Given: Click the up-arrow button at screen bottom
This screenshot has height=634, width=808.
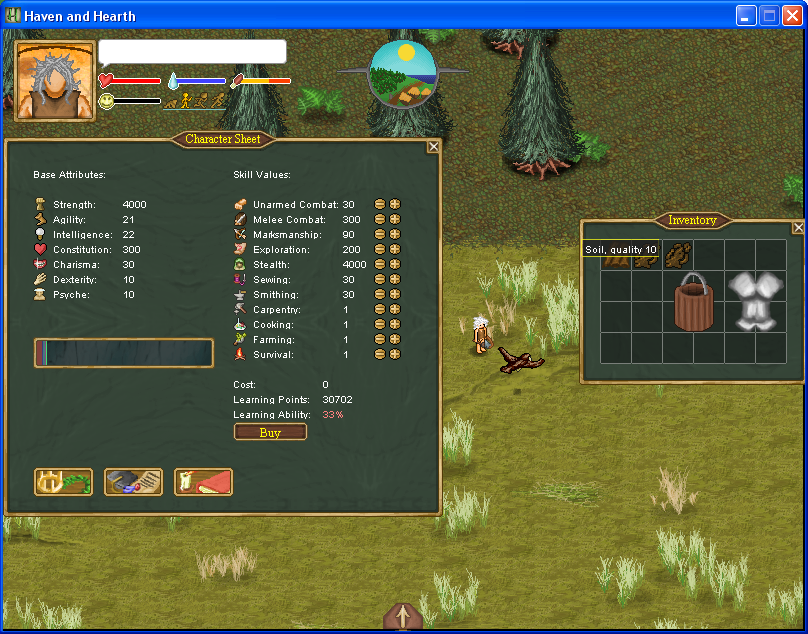Looking at the screenshot, I should (x=402, y=617).
